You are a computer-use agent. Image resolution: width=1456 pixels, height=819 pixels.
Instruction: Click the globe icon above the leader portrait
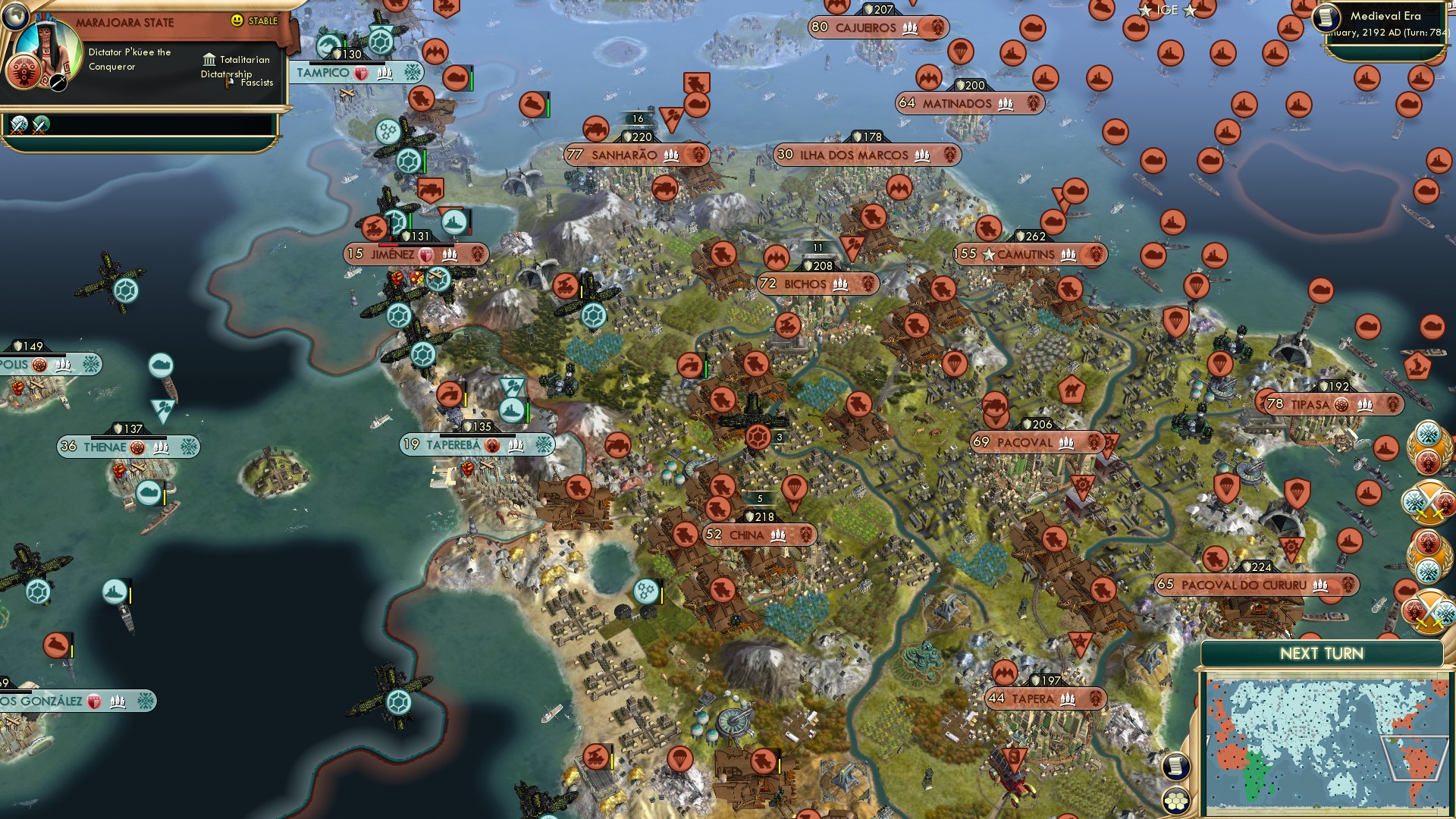(x=14, y=15)
